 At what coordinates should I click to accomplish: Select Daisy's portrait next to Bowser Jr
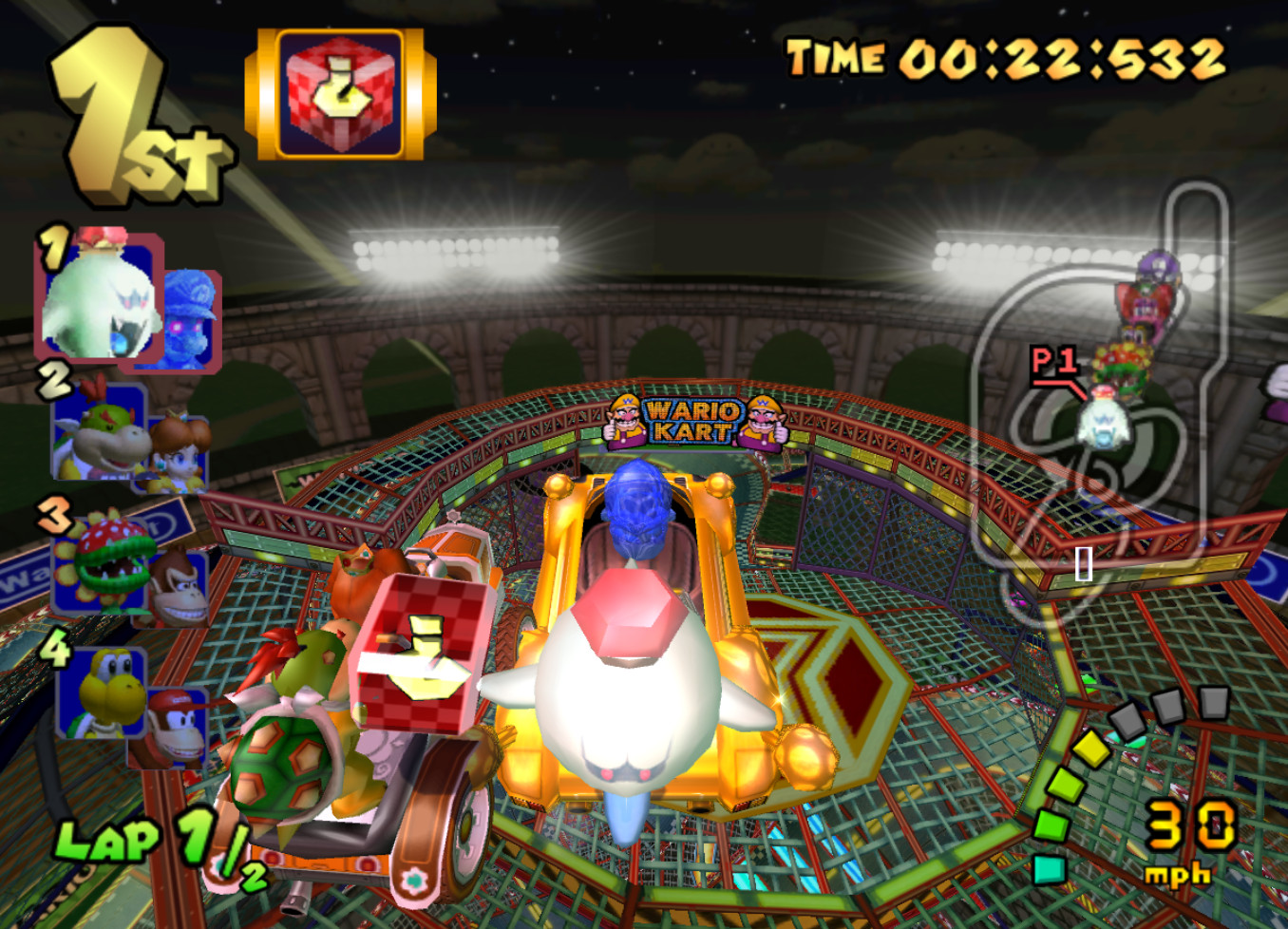tap(180, 451)
